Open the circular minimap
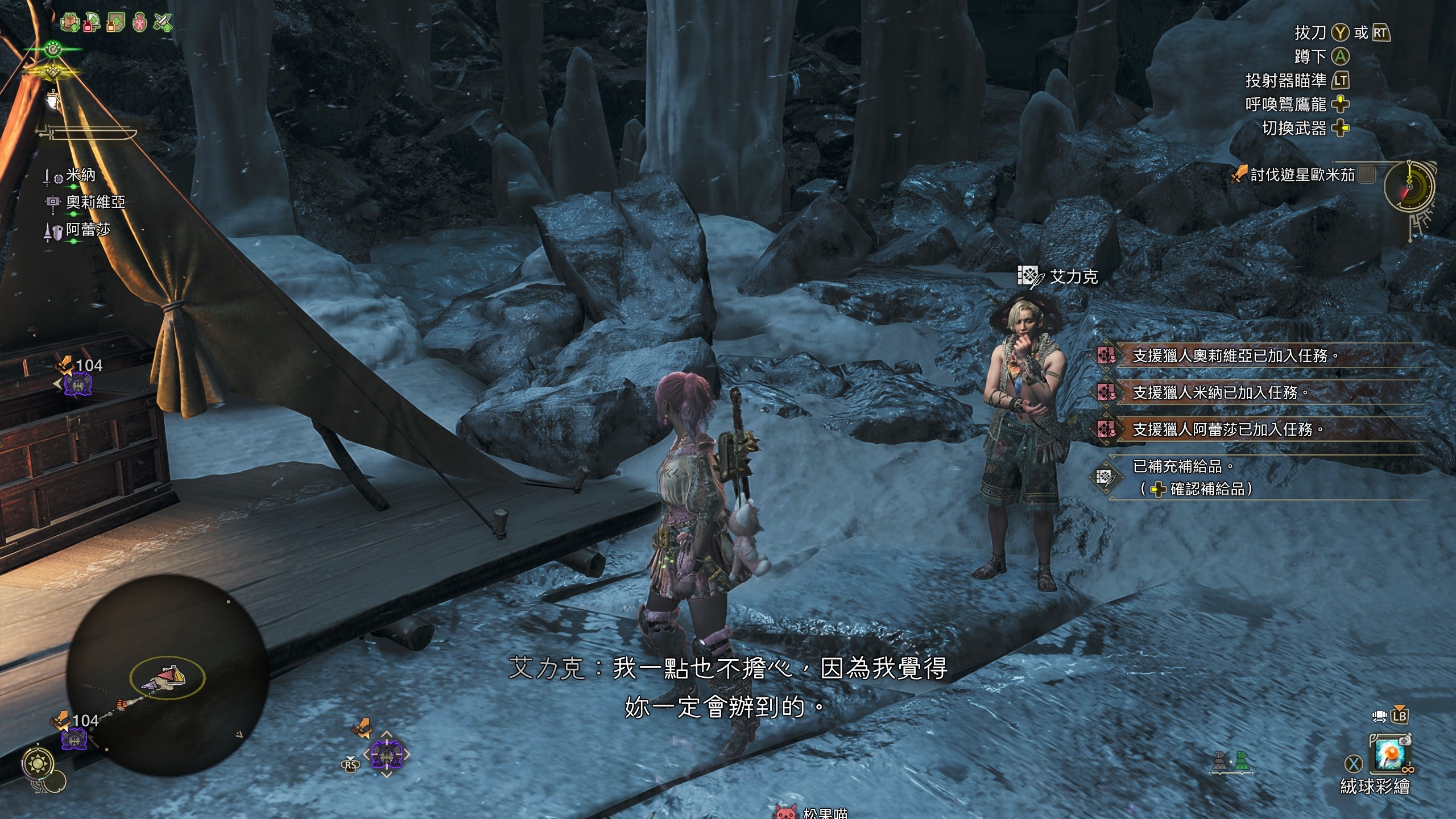 tap(167, 675)
